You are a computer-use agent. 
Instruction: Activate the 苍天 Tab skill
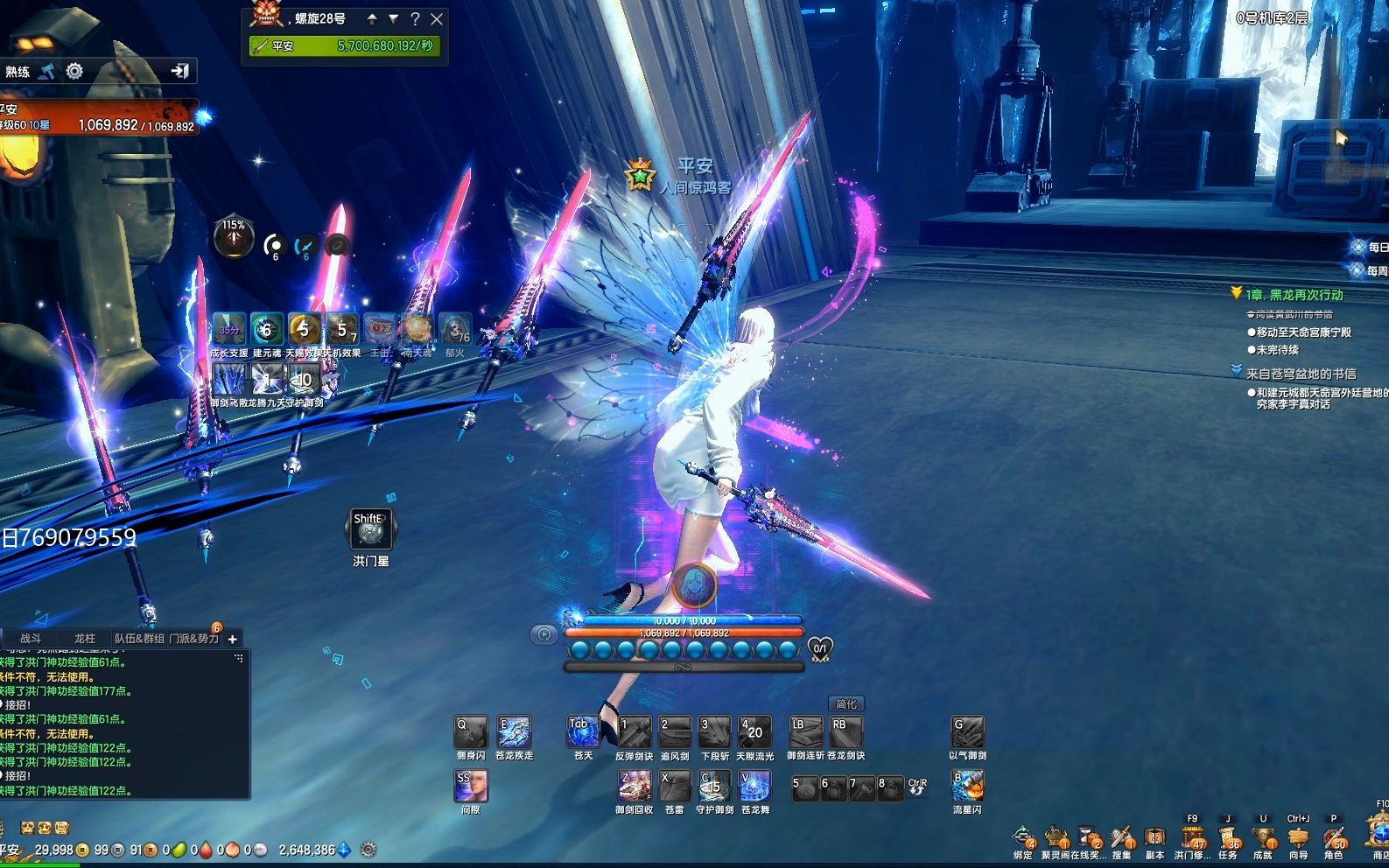click(x=583, y=732)
